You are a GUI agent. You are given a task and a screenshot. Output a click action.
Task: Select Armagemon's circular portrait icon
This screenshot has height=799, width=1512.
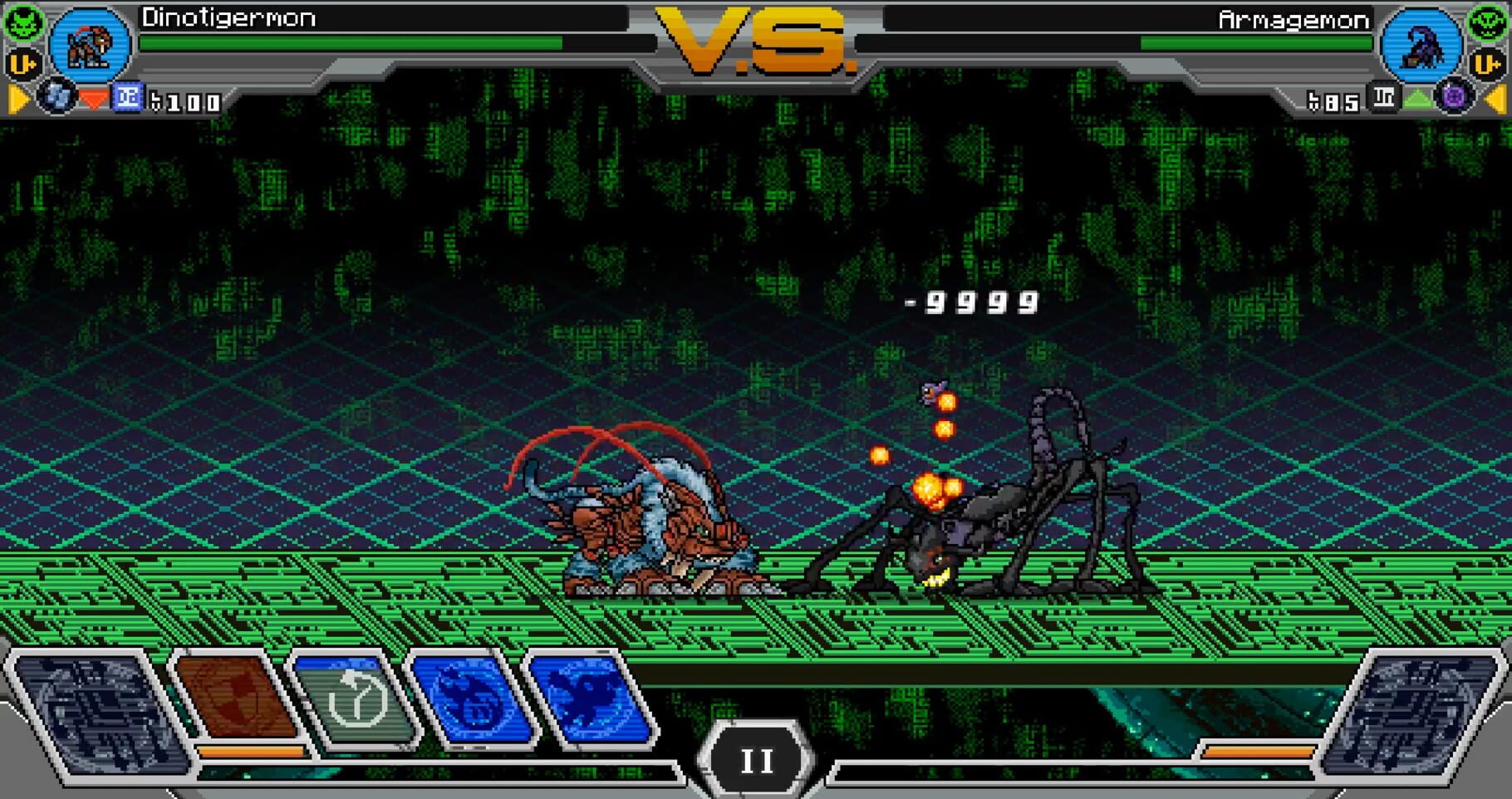tap(1422, 46)
